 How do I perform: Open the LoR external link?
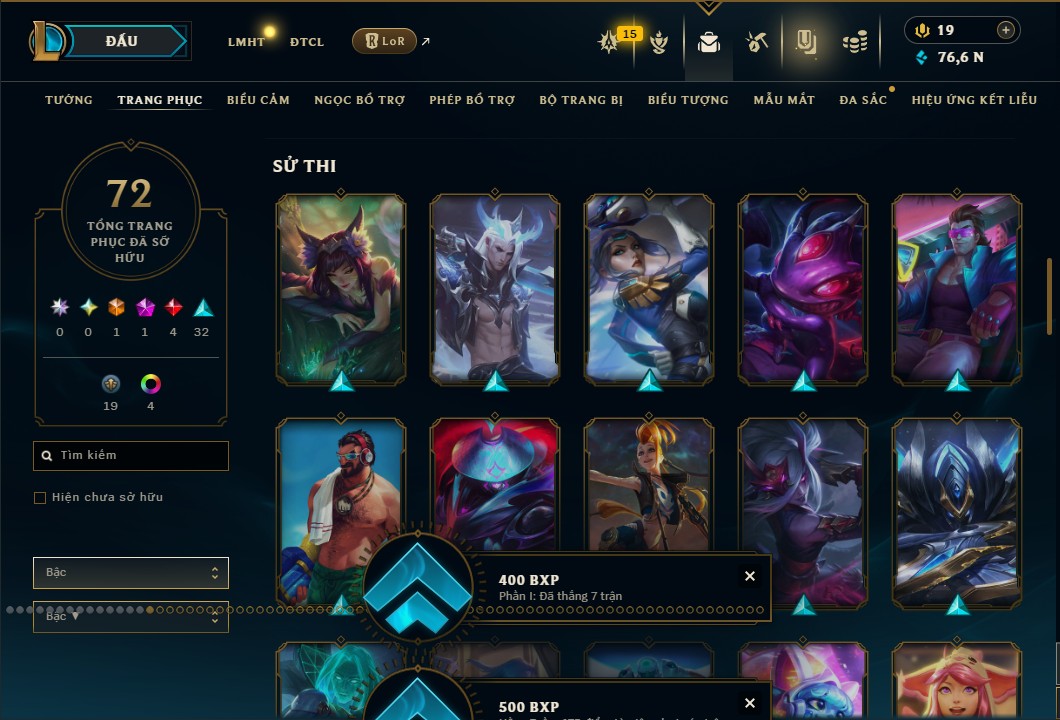[x=384, y=41]
